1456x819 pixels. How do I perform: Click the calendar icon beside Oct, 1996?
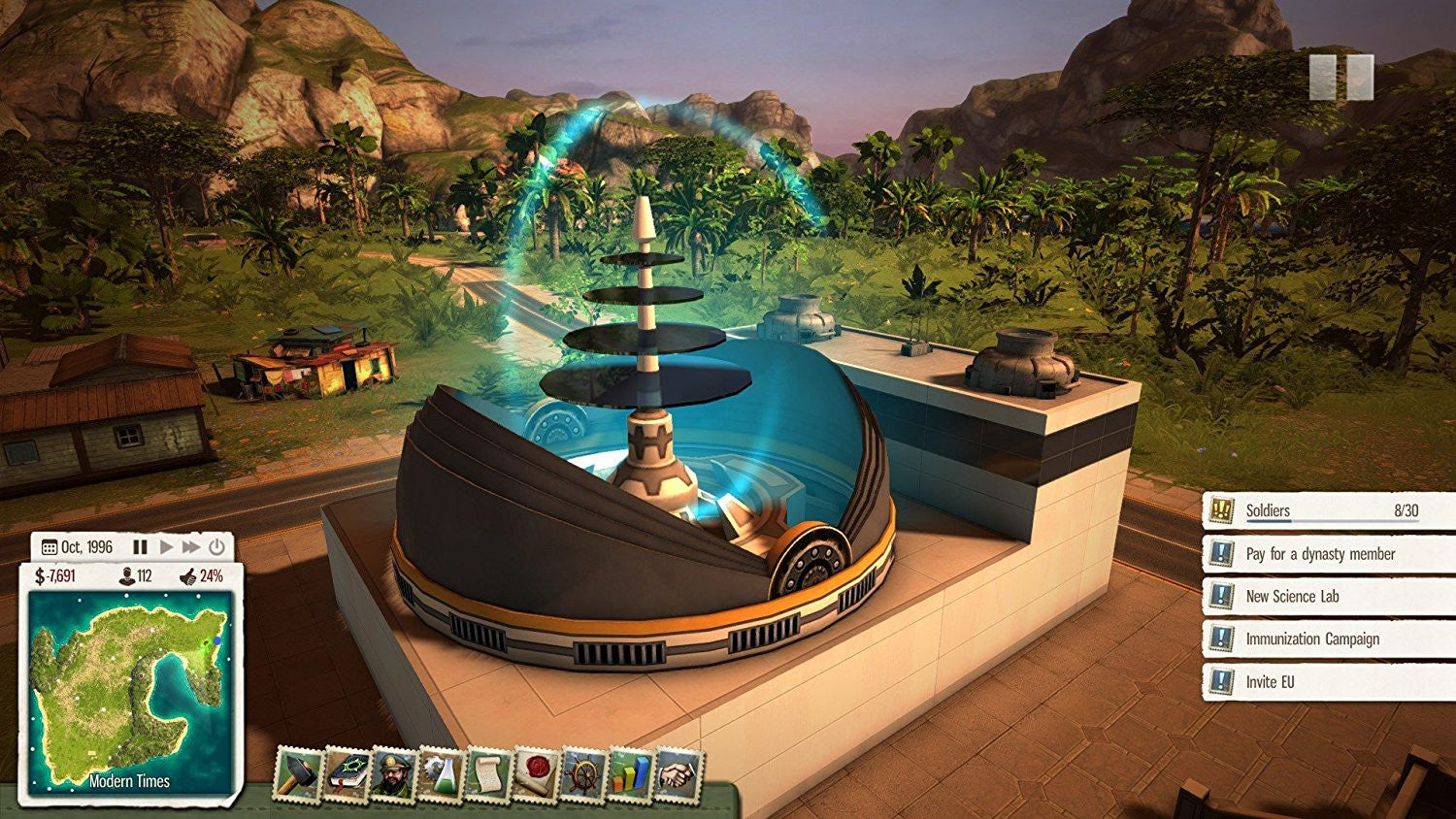coord(49,546)
